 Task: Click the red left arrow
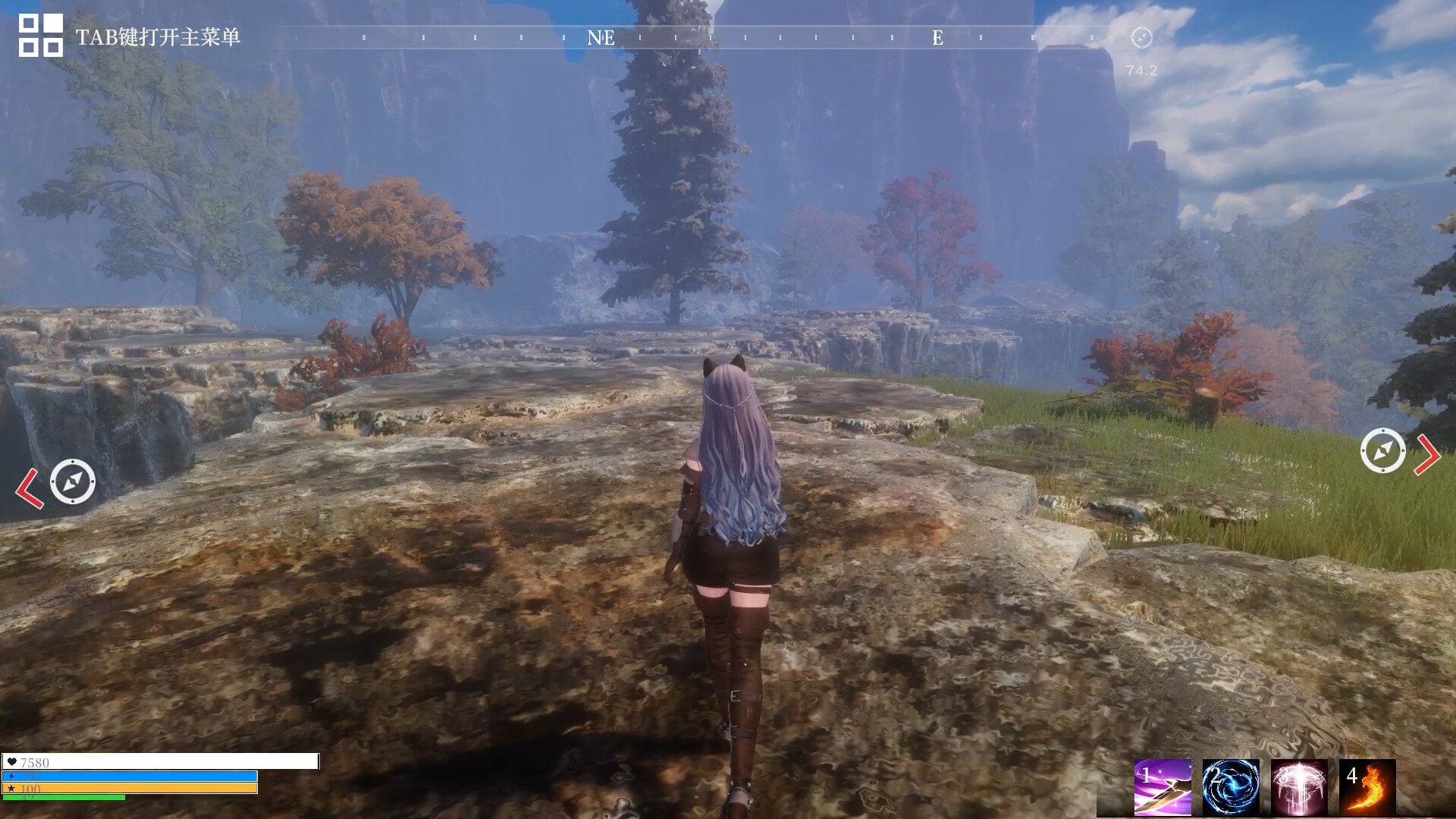[29, 488]
